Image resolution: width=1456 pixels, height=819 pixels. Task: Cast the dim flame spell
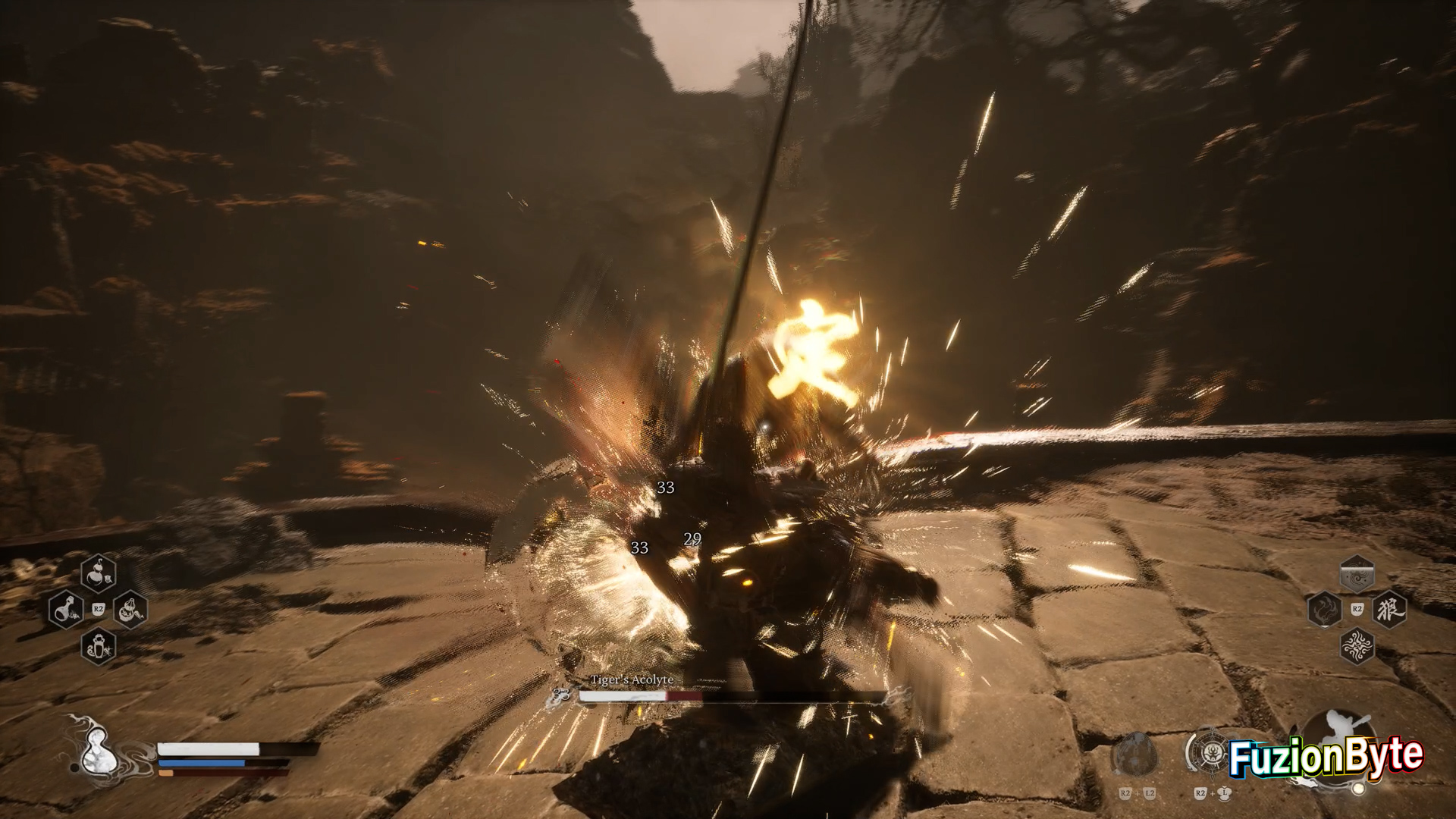click(x=1325, y=609)
